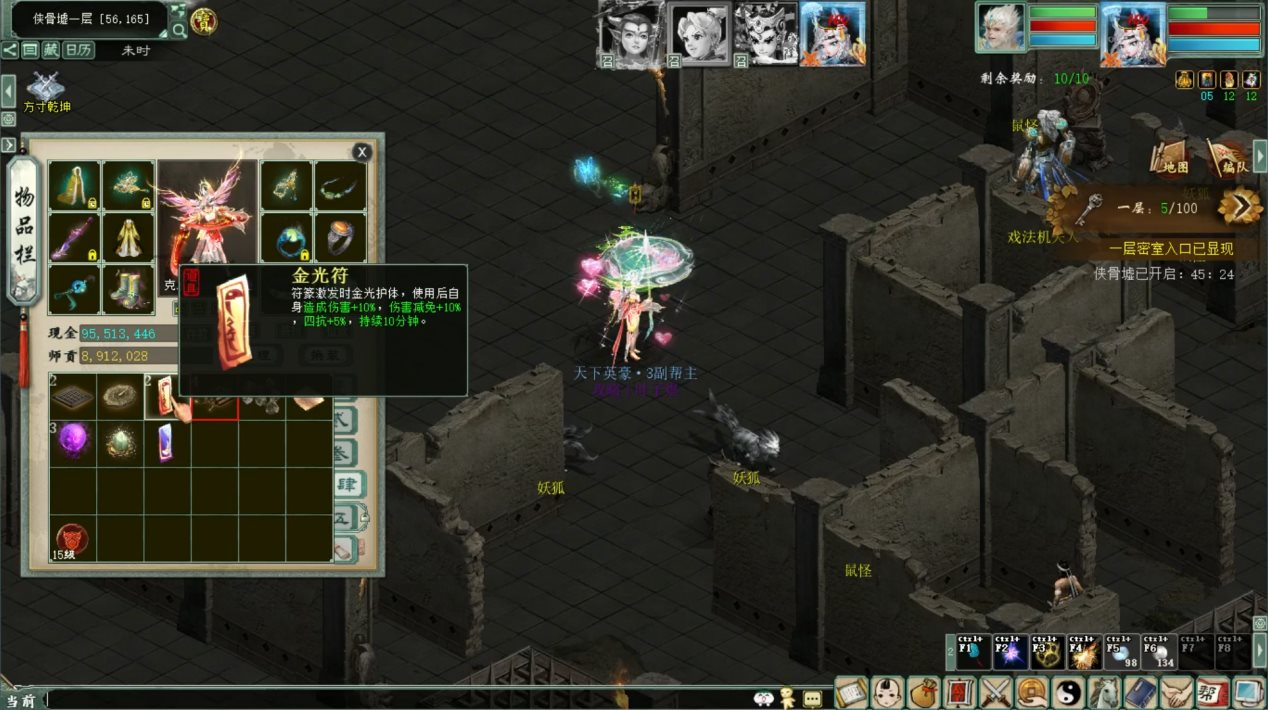This screenshot has width=1268, height=710.
Task: Click the golden arrow next-floor button
Action: 1239,207
